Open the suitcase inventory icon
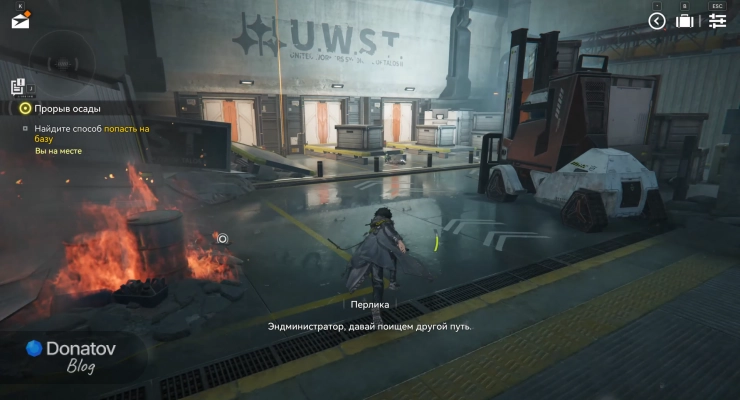740x400 pixels. [x=686, y=21]
